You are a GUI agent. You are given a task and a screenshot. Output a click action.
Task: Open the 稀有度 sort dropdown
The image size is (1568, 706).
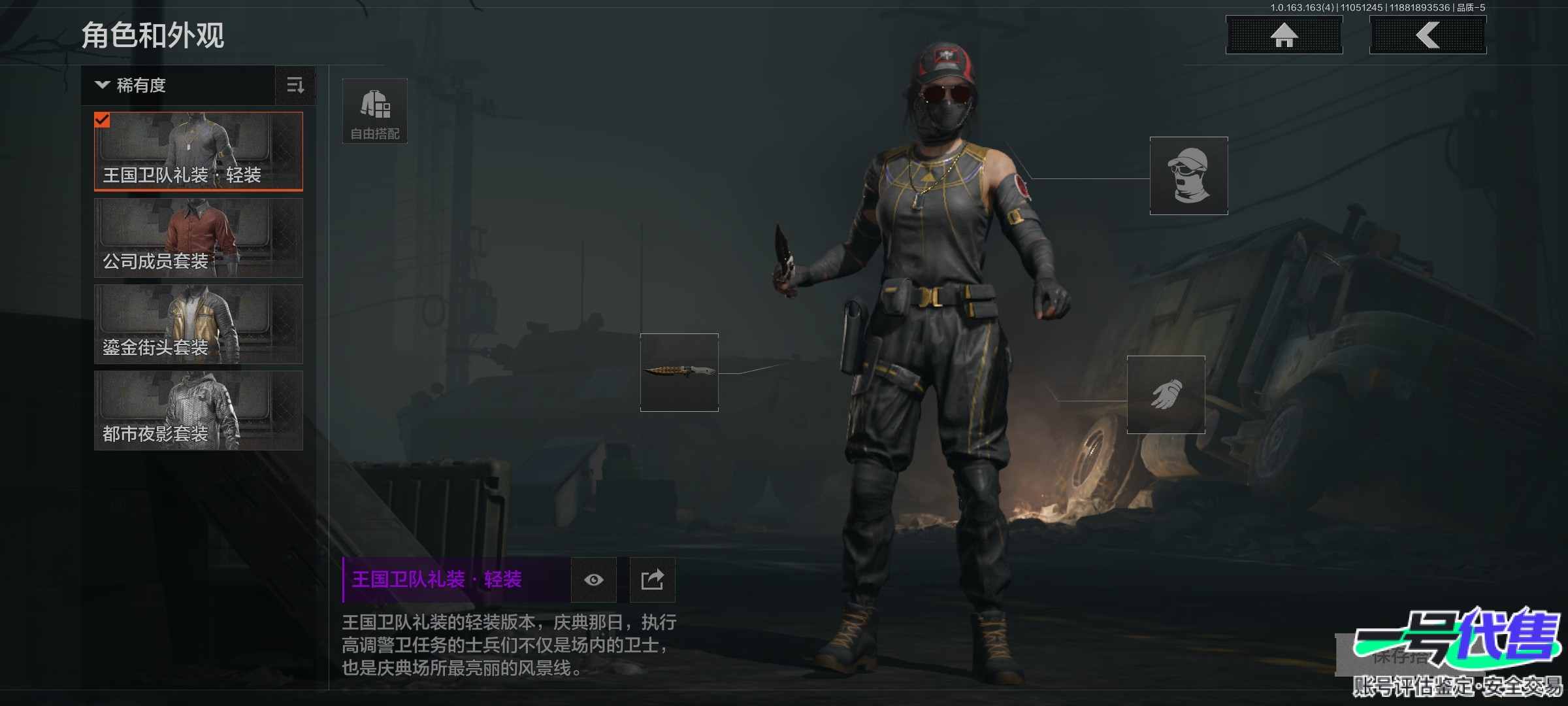[178, 86]
